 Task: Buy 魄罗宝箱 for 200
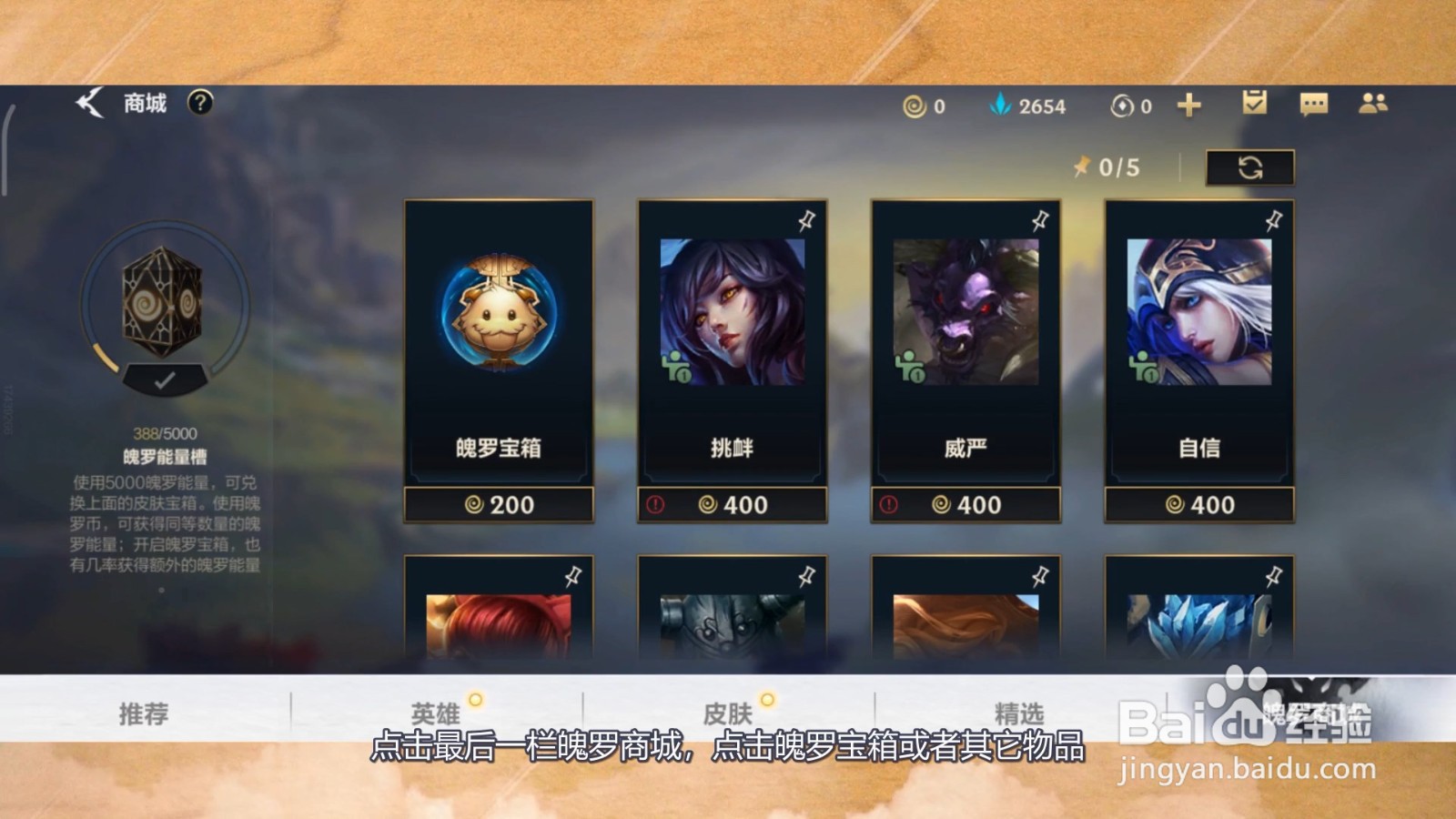498,504
